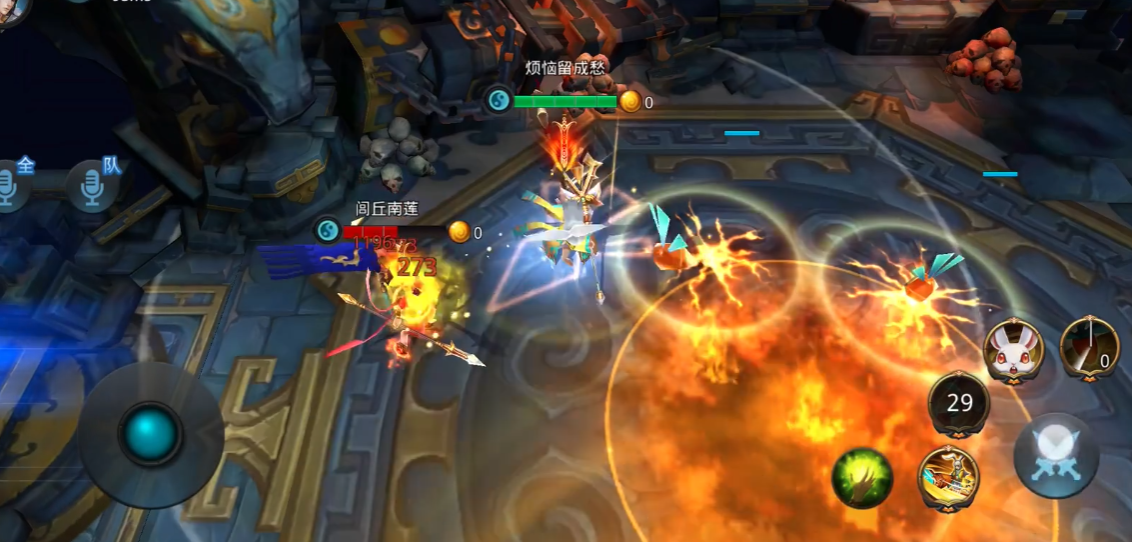Activate the white rabbit skill icon
The height and width of the screenshot is (542, 1132).
tap(1013, 350)
